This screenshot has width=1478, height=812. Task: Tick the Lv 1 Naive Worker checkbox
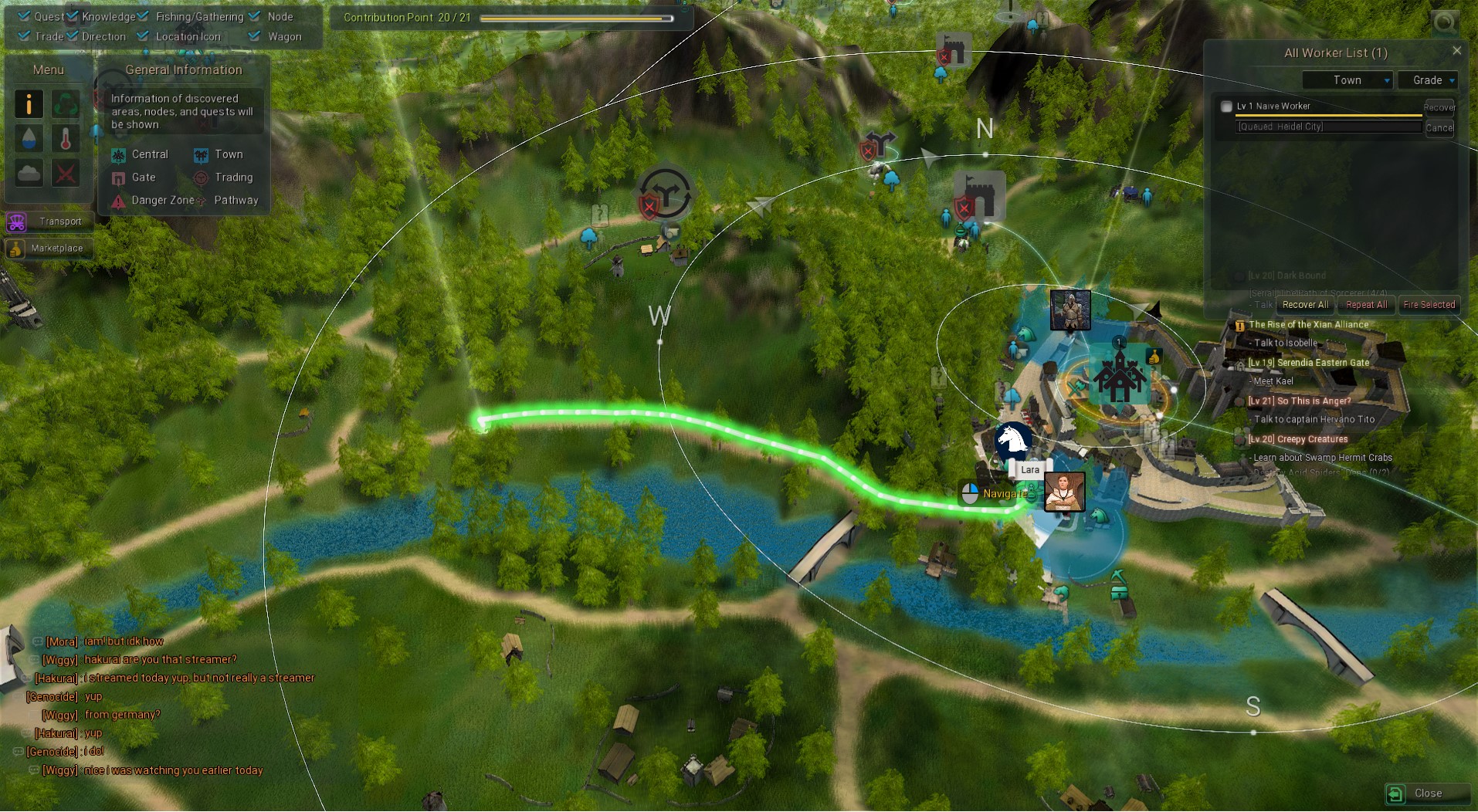(1226, 107)
